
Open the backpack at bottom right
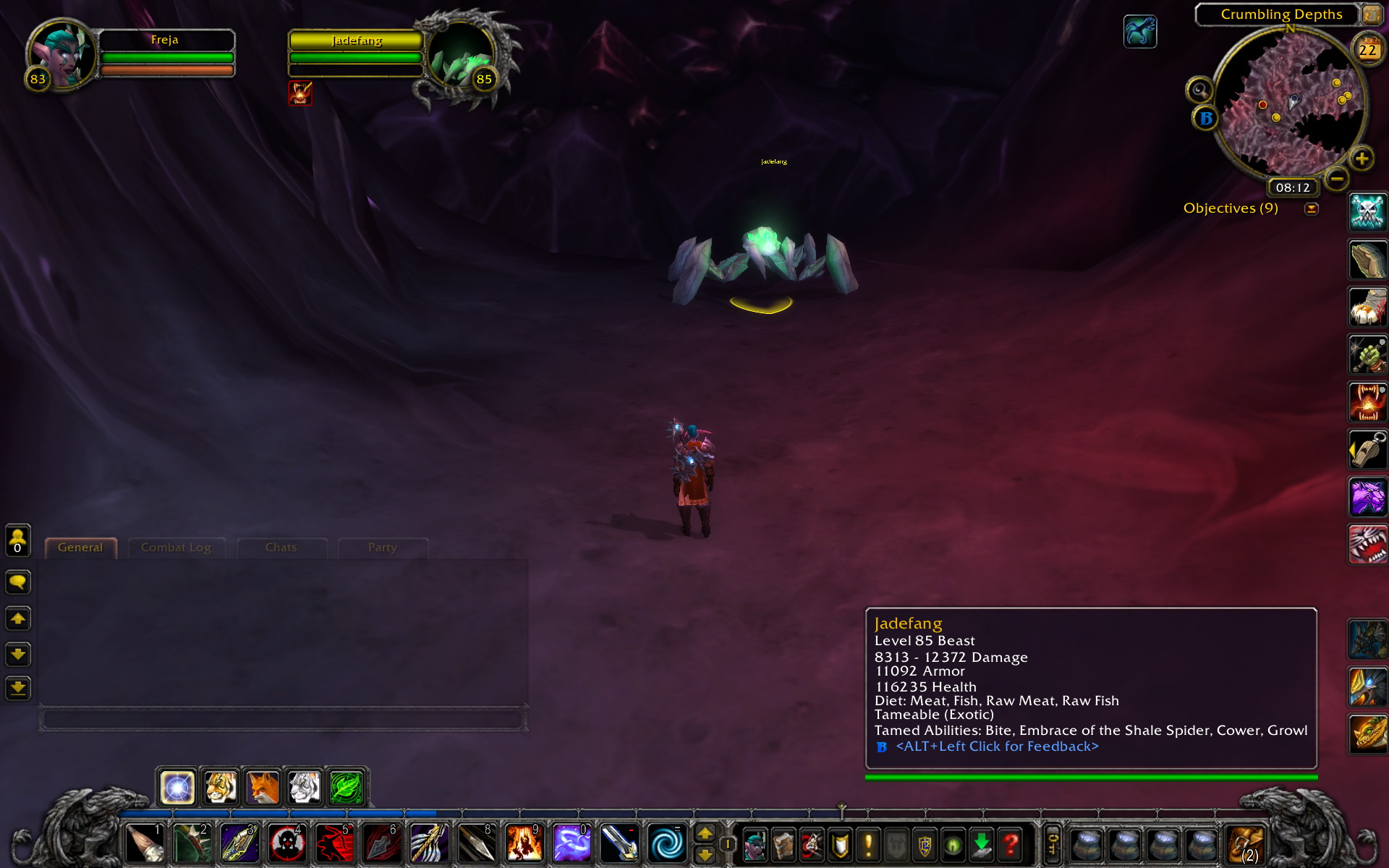[1246, 843]
